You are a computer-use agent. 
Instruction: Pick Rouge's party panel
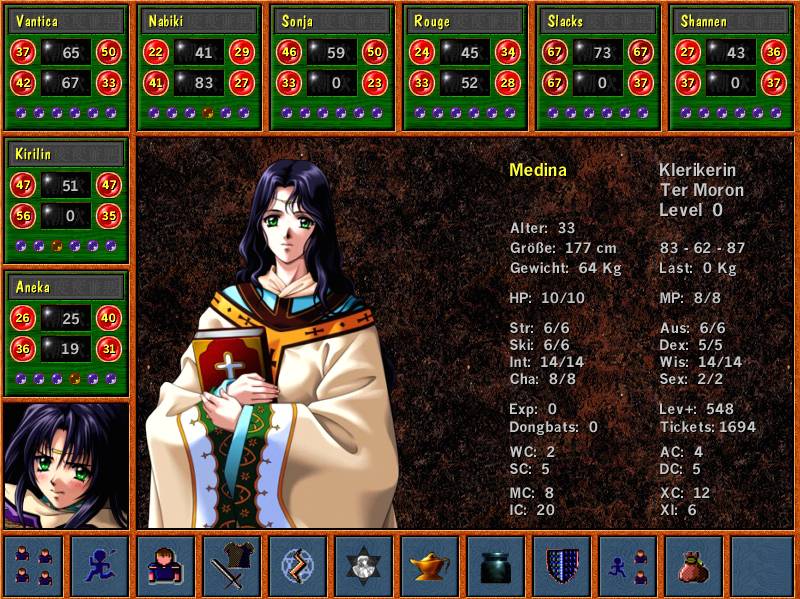tap(465, 67)
